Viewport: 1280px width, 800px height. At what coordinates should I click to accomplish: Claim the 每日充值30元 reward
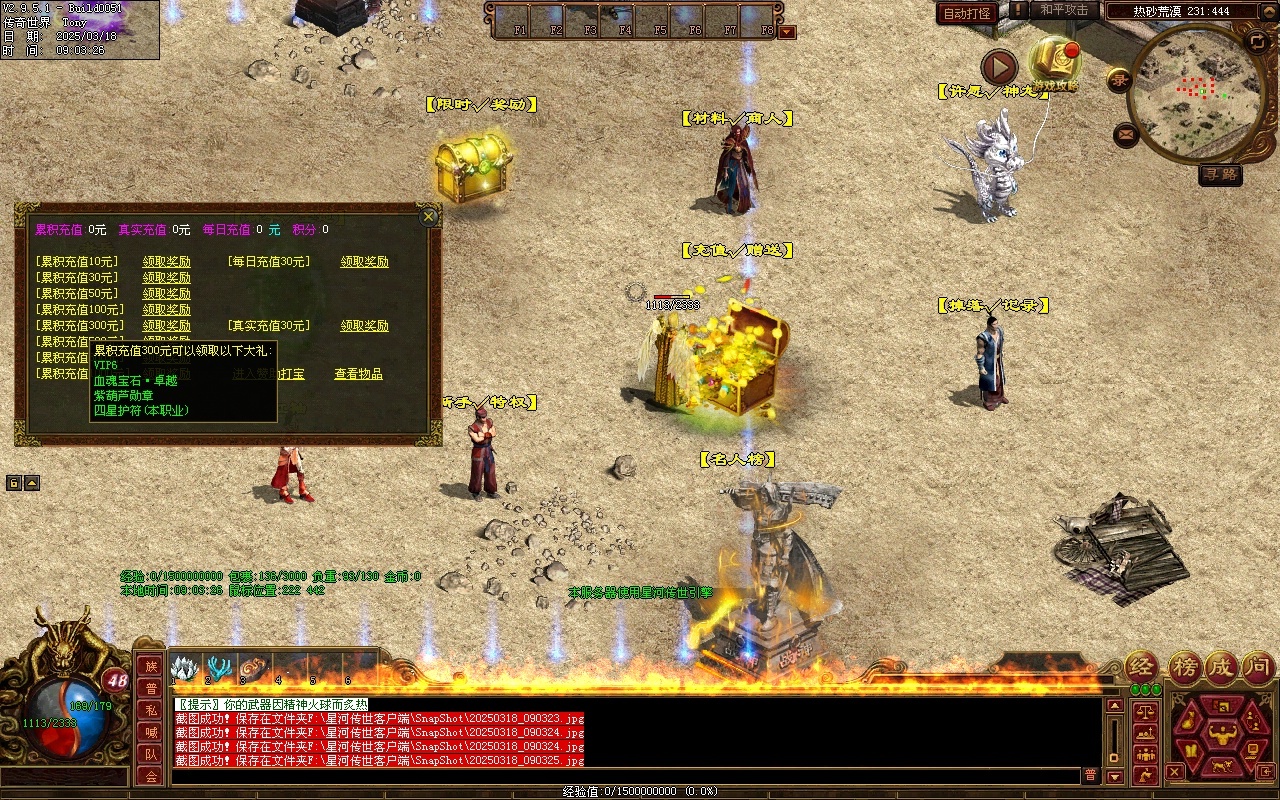364,262
